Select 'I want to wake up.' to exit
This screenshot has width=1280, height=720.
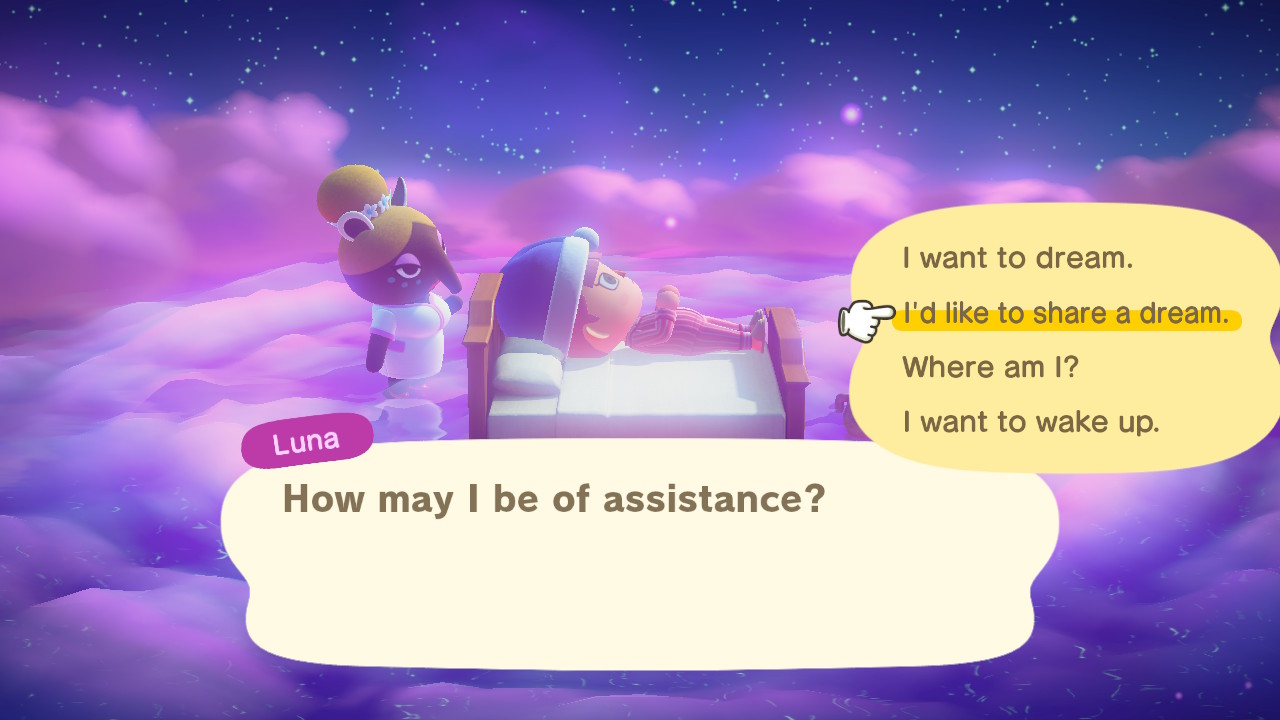click(x=1030, y=421)
